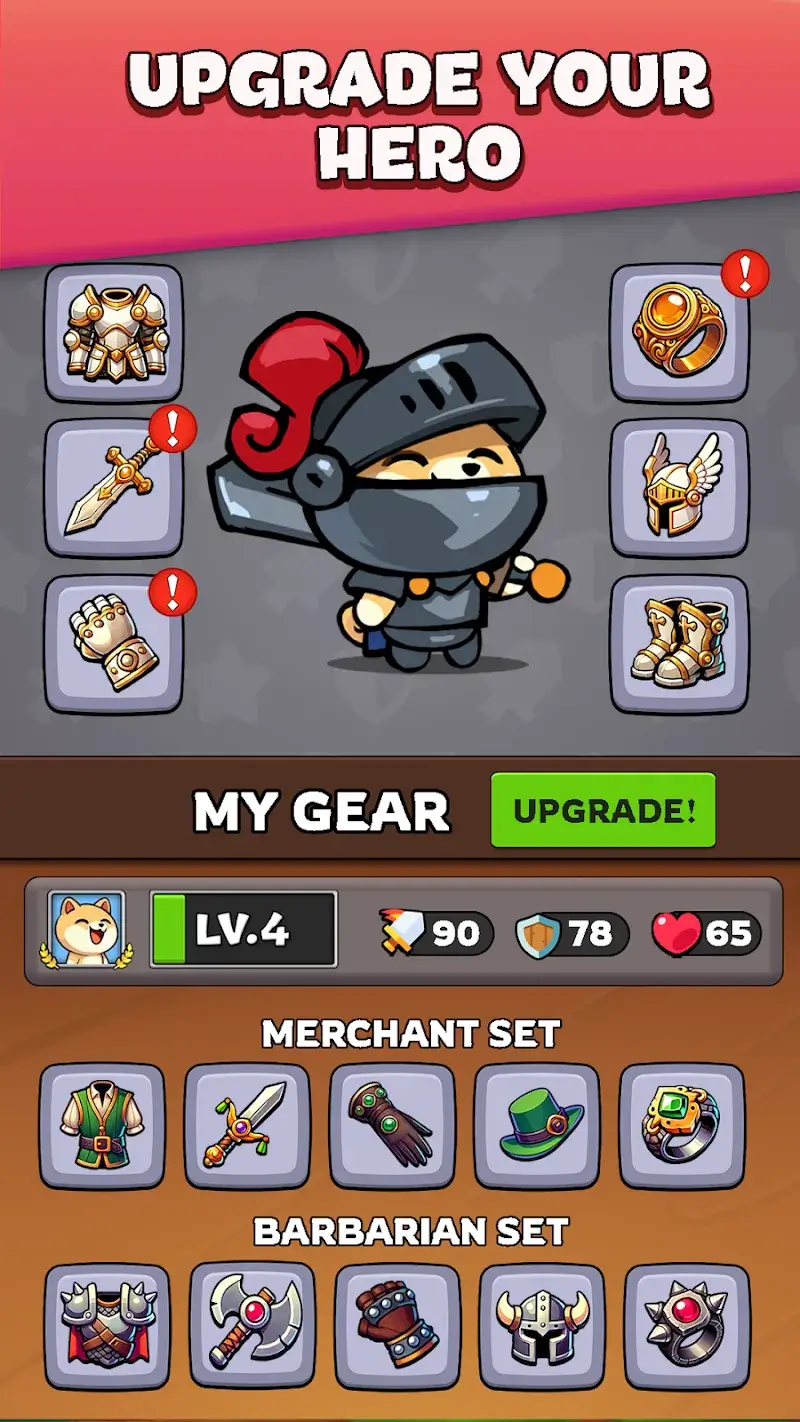The height and width of the screenshot is (1422, 800).
Task: Choose the equipped winged helmet slot
Action: coord(679,488)
